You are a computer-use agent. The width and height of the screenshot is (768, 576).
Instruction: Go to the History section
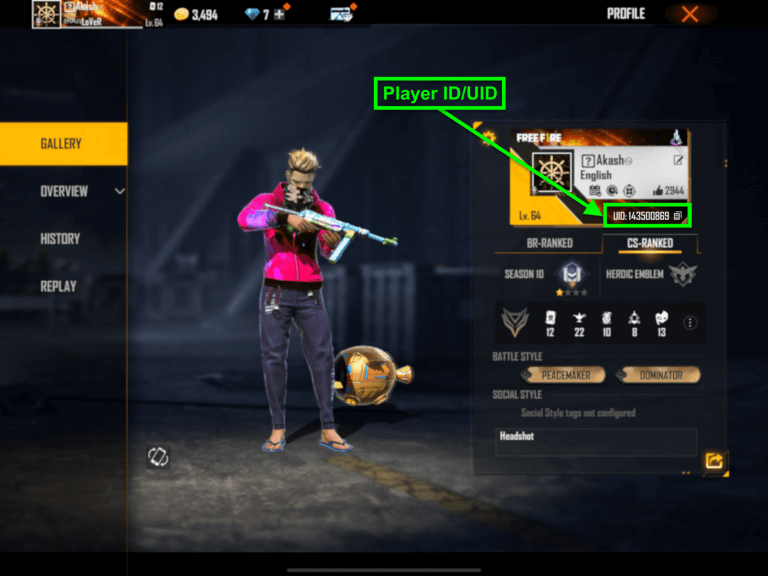[60, 239]
